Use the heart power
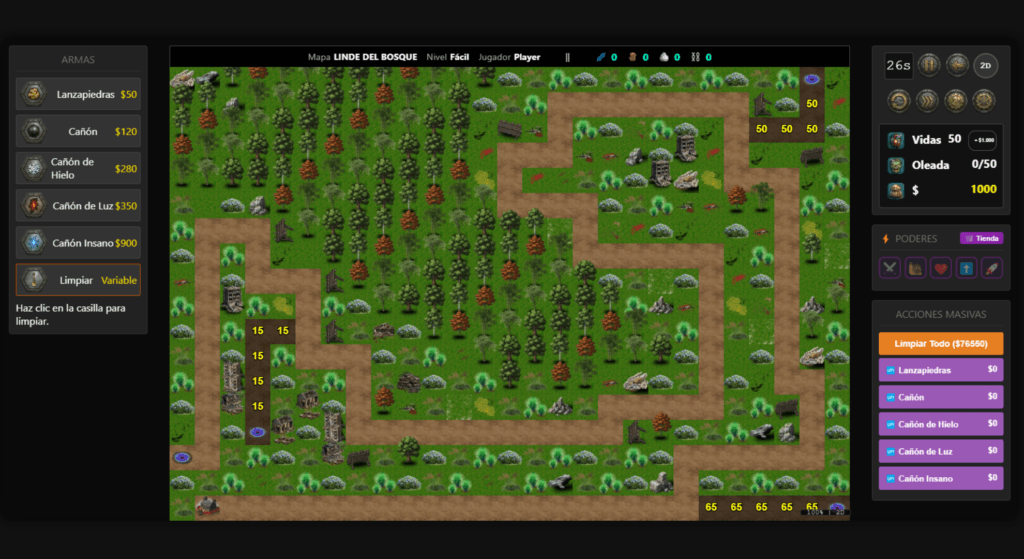Image resolution: width=1024 pixels, height=559 pixels. [x=940, y=267]
